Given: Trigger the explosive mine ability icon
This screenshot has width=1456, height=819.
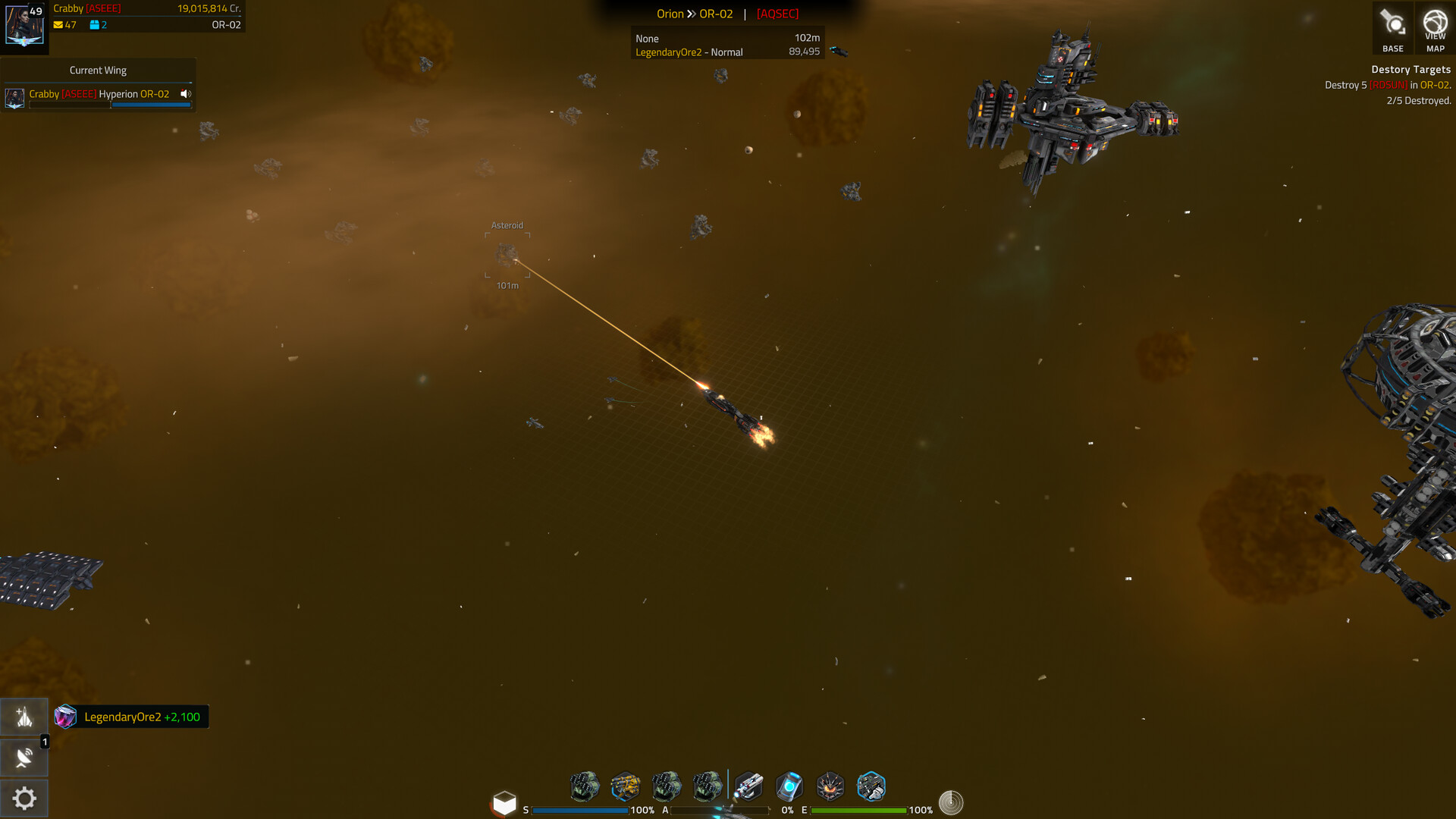Looking at the screenshot, I should click(x=830, y=786).
